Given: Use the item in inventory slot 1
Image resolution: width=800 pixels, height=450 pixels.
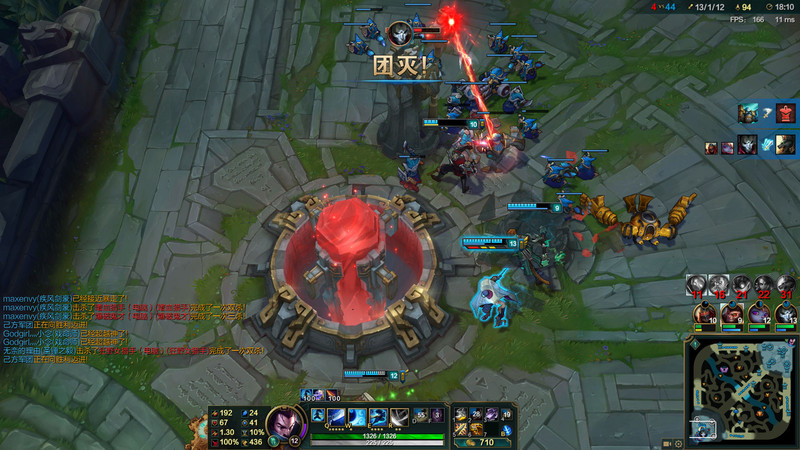Looking at the screenshot, I should click(461, 414).
